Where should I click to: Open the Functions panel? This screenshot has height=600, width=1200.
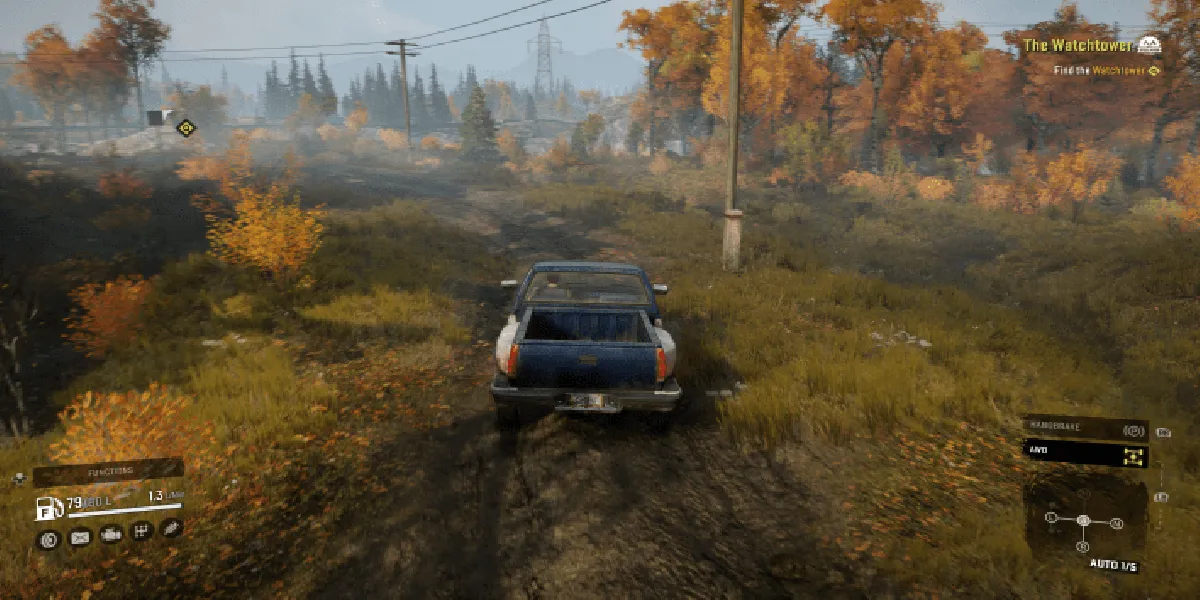[108, 472]
